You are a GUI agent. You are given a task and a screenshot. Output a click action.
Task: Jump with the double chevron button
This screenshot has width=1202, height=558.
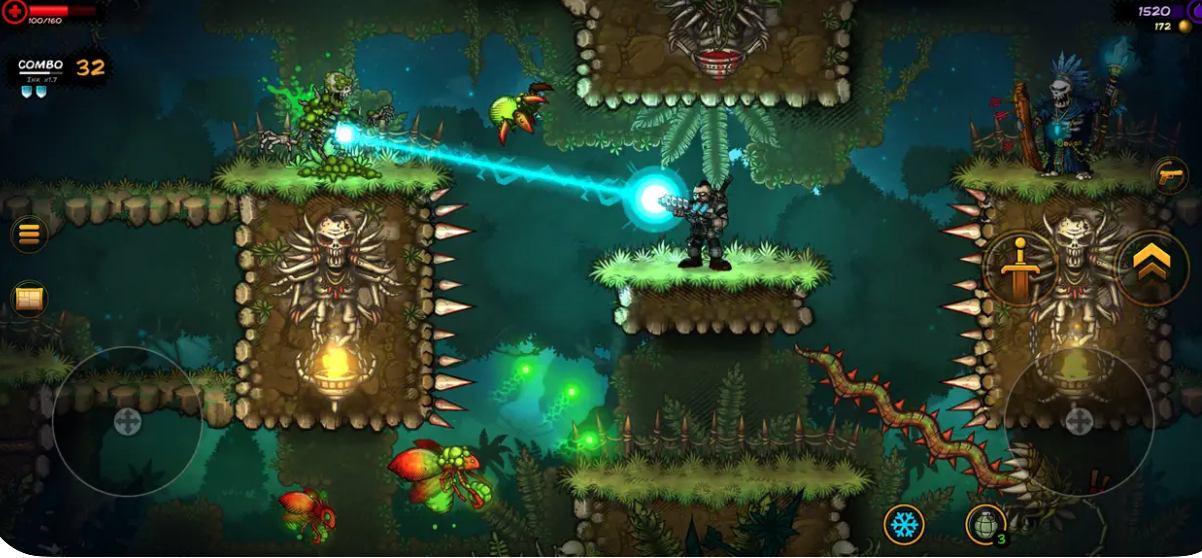[x=1152, y=265]
